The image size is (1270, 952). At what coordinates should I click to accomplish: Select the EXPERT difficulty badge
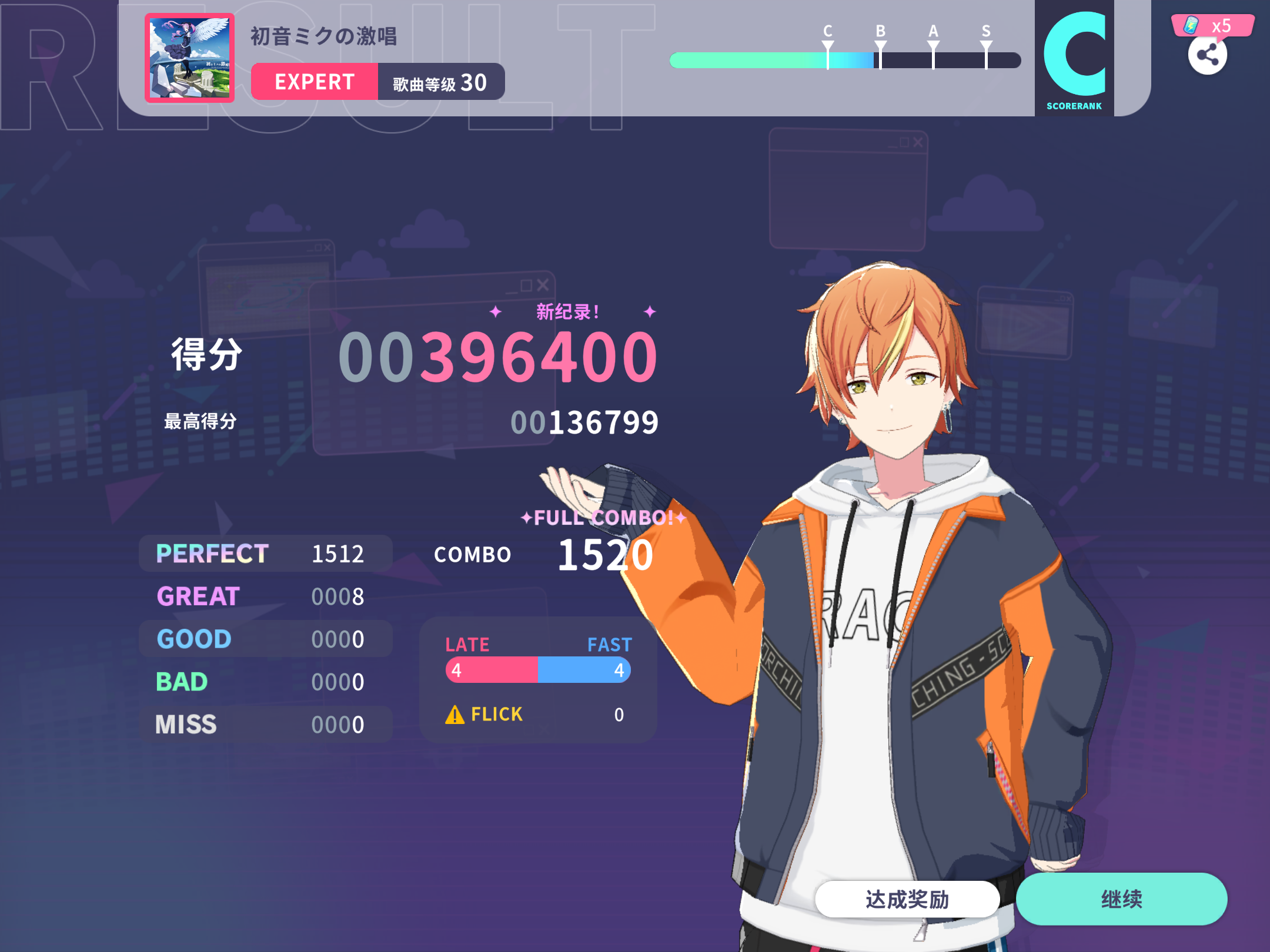(313, 82)
